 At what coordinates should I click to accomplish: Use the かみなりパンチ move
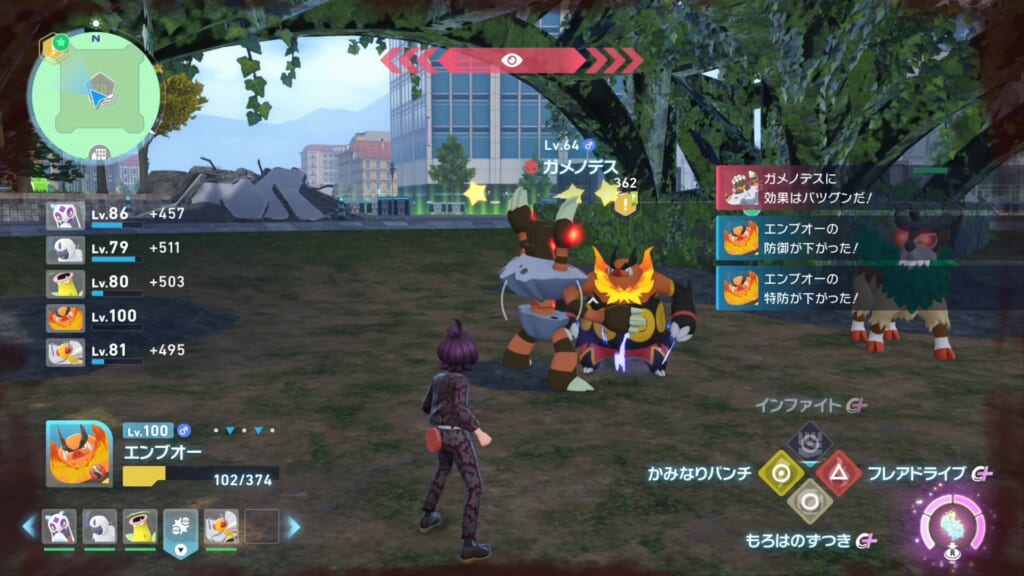click(x=780, y=473)
